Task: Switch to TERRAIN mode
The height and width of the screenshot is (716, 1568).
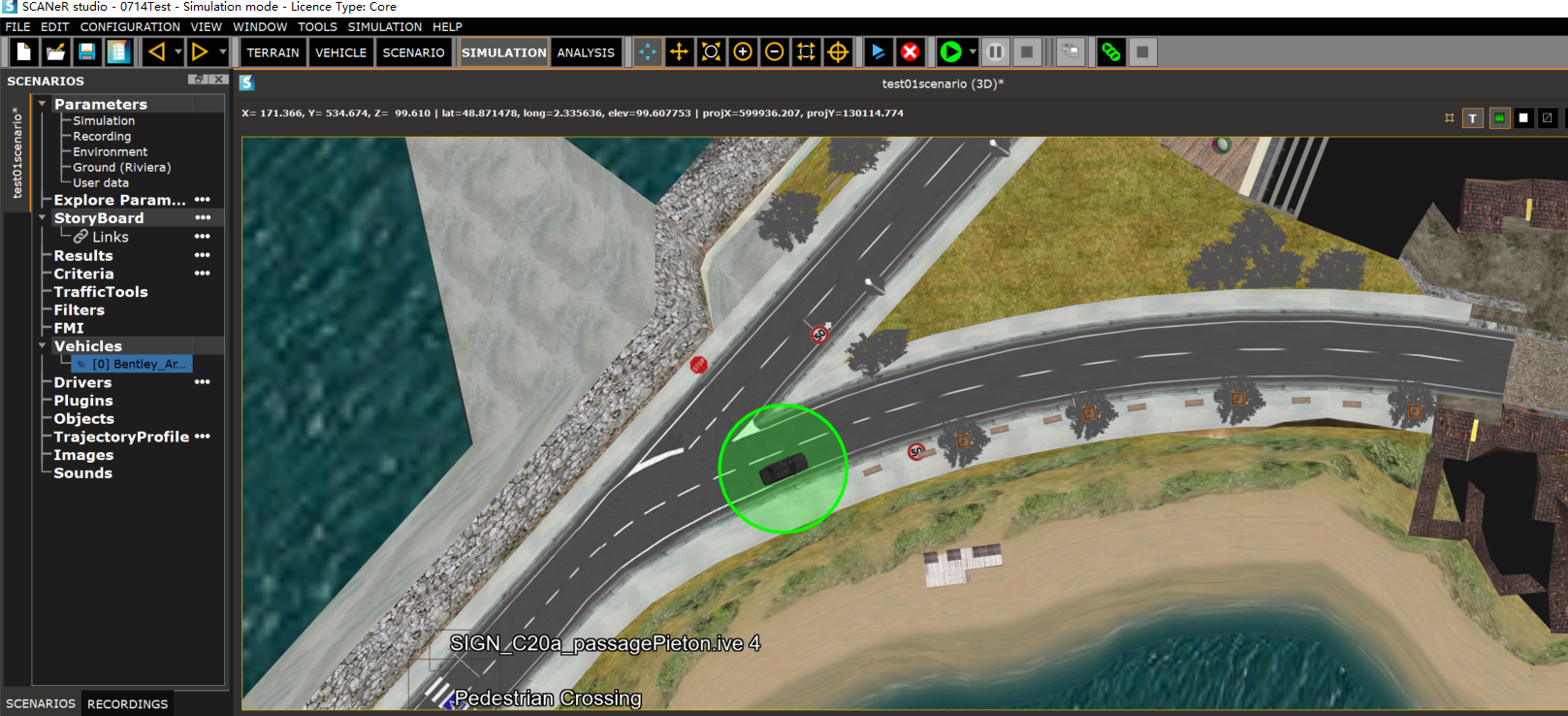Action: [272, 52]
